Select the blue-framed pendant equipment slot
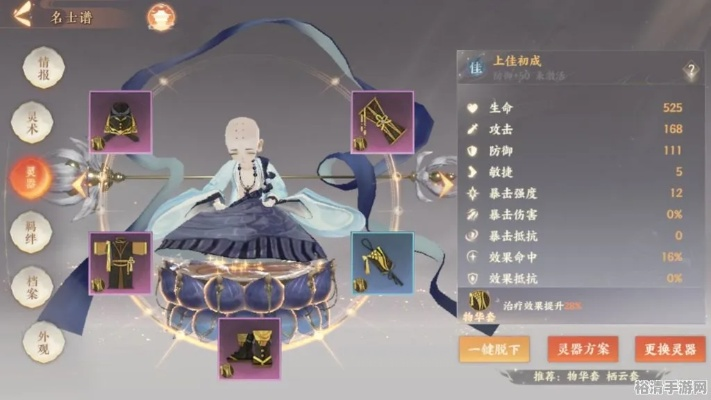The width and height of the screenshot is (711, 400). [382, 264]
